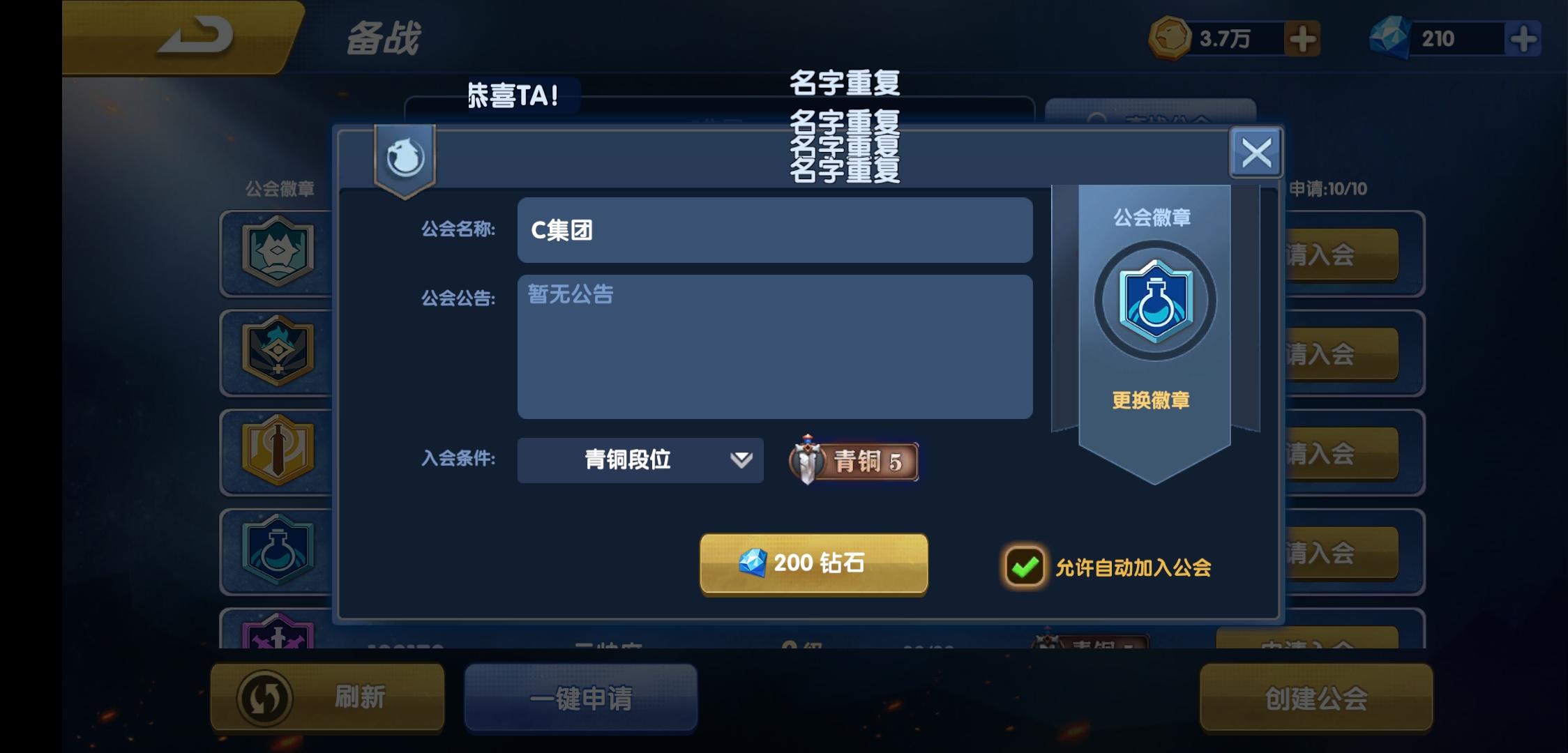Image resolution: width=1568 pixels, height=753 pixels.
Task: Expand the 青铜段位 selector chevron
Action: [741, 460]
